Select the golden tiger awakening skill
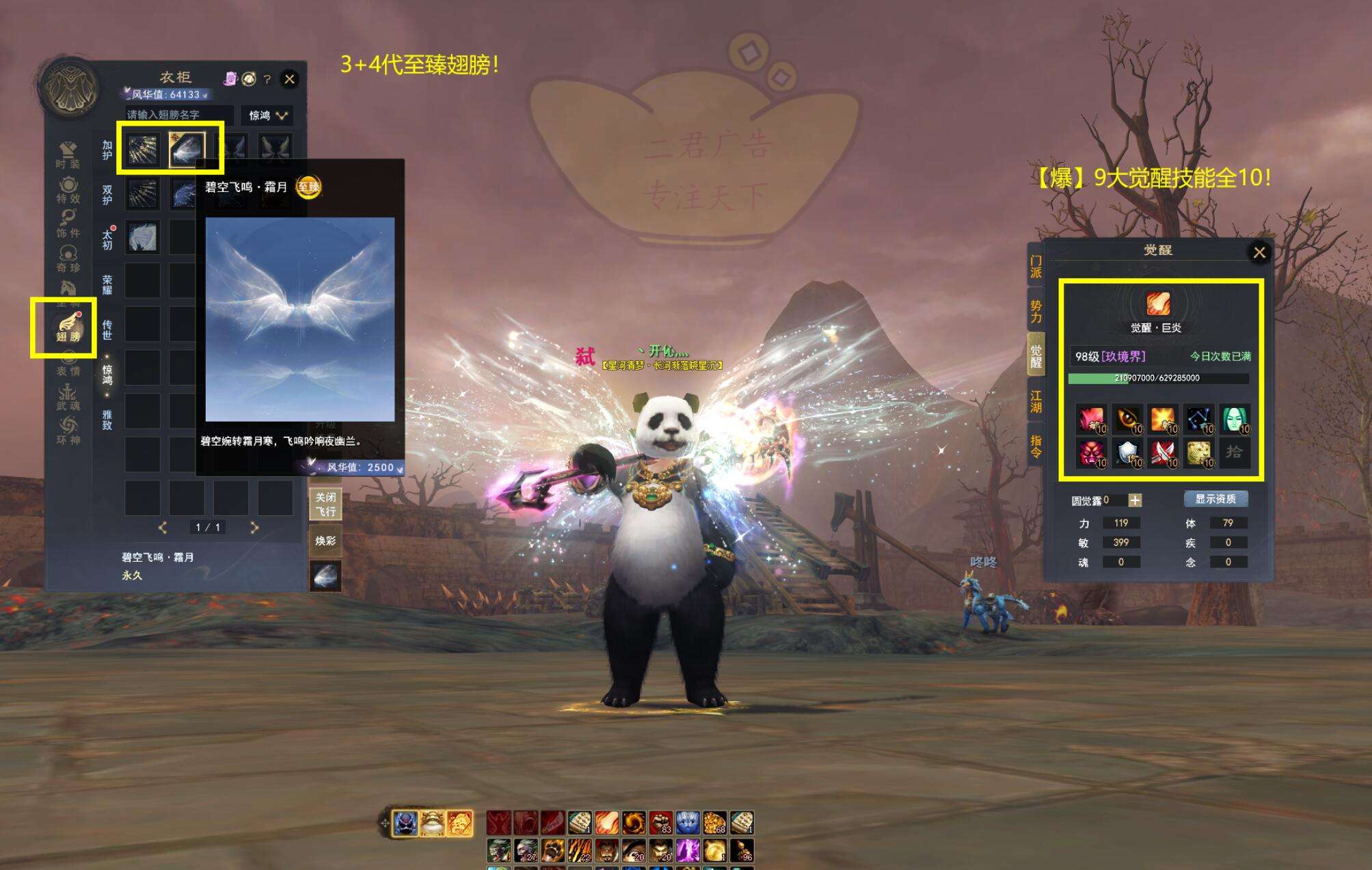 1198,452
